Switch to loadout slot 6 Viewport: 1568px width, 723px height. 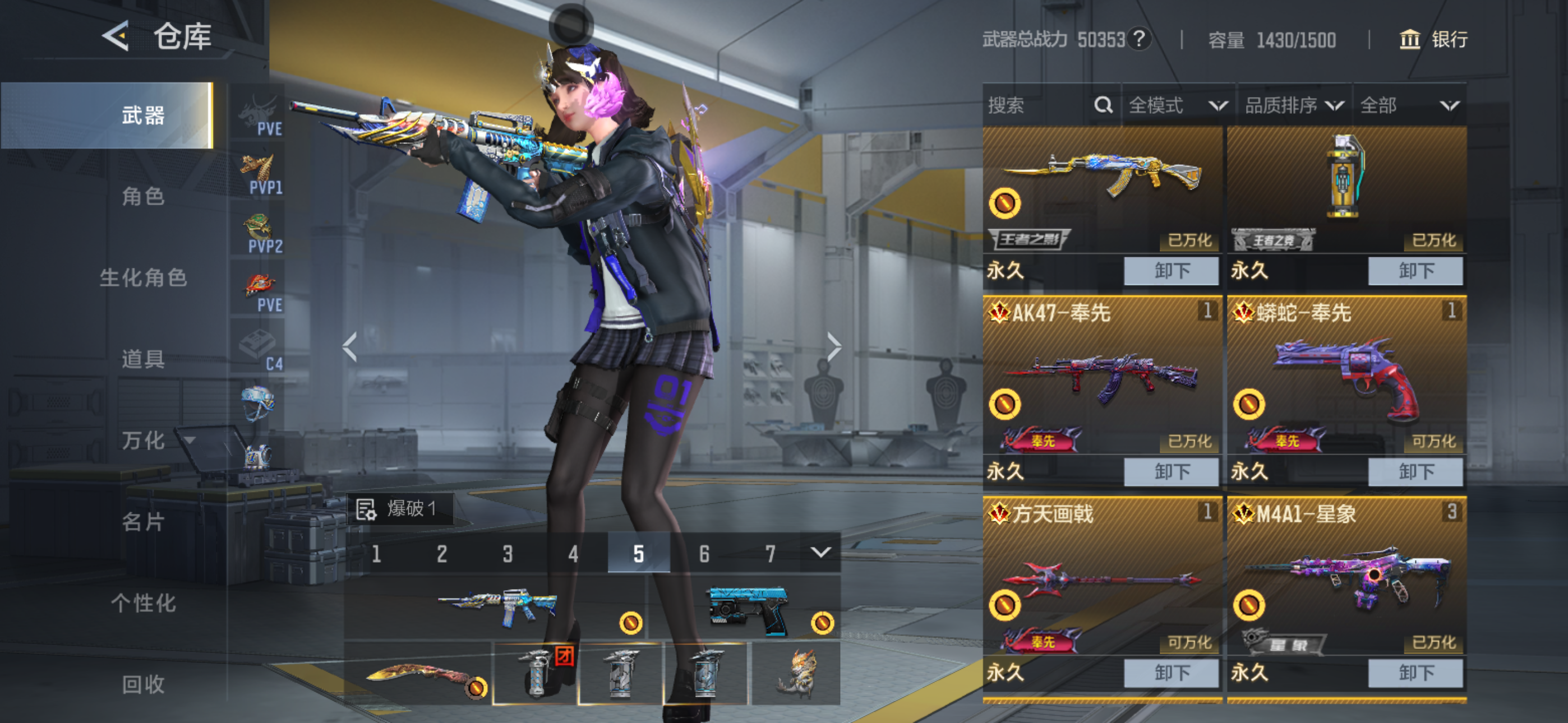(x=704, y=554)
